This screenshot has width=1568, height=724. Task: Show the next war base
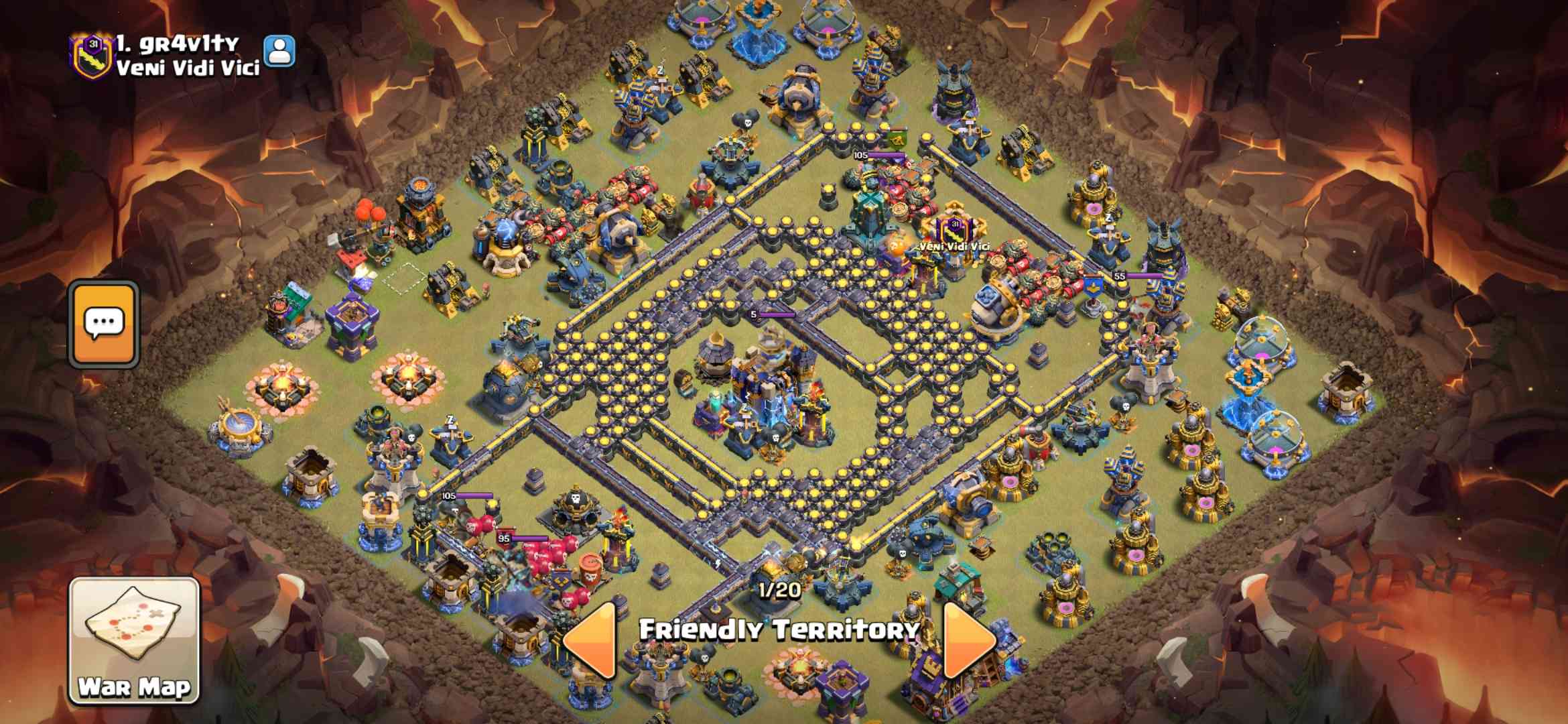968,640
